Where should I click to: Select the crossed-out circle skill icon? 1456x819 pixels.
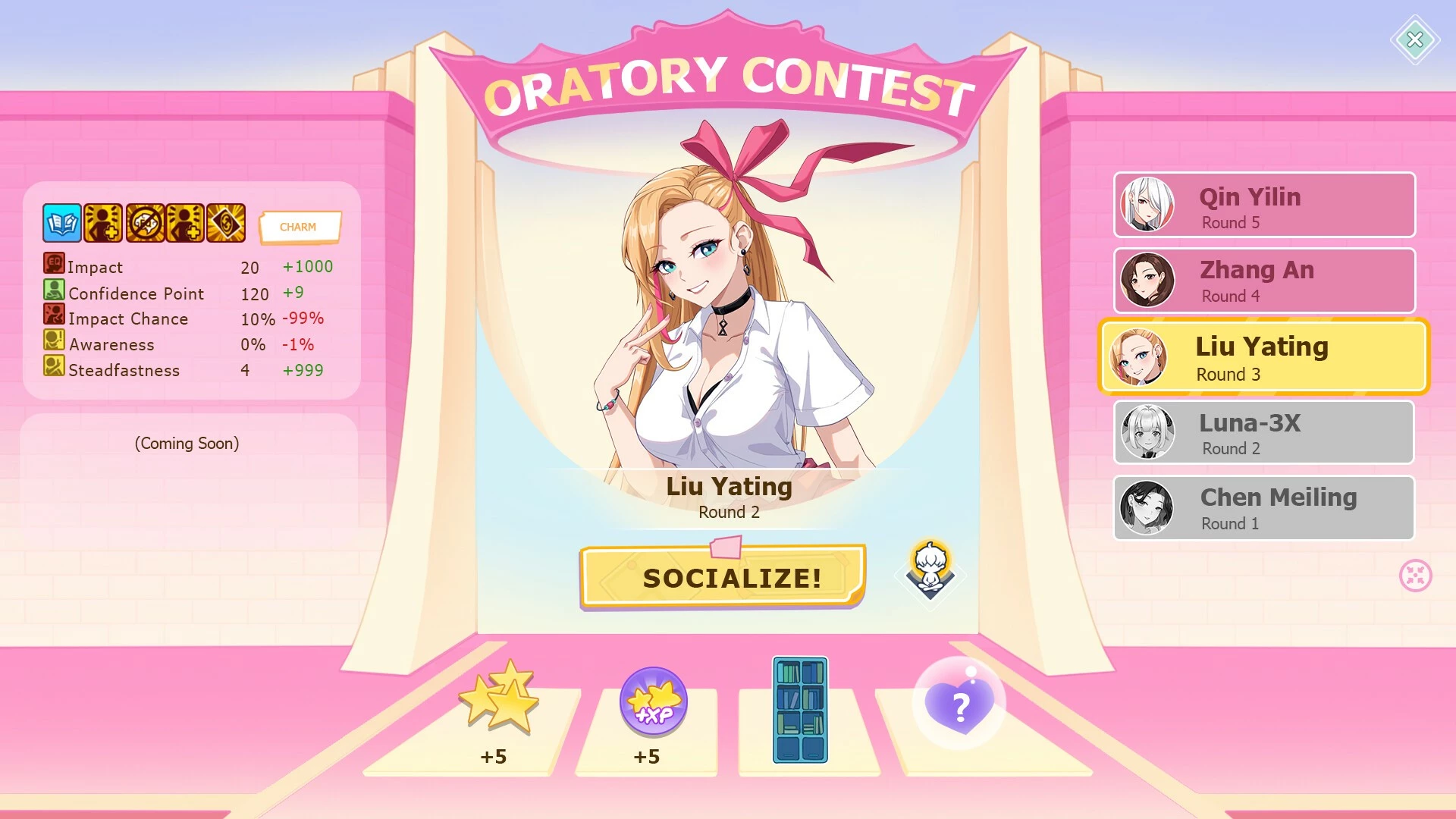pos(144,223)
